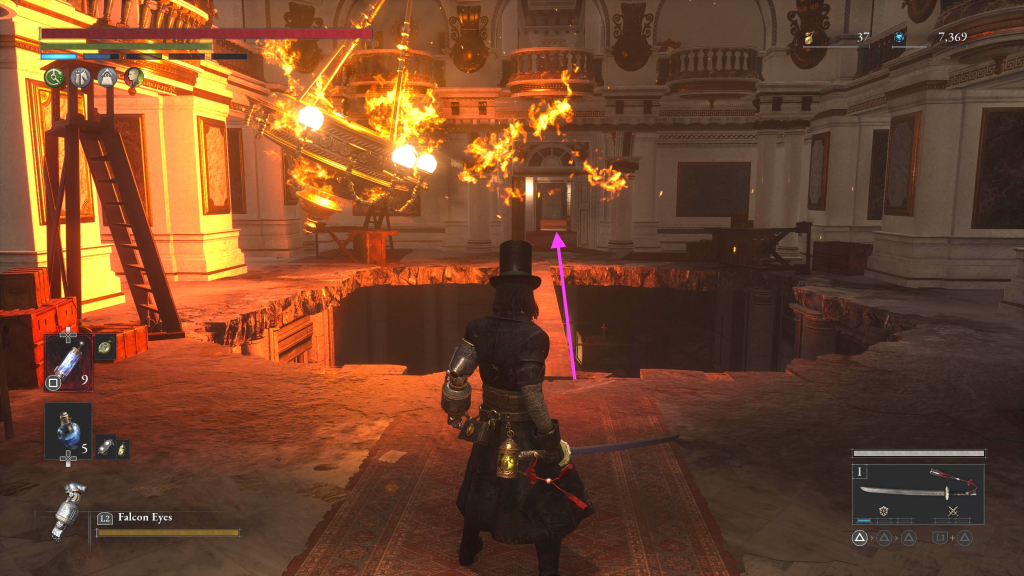
Task: Click the green circular buff status icon
Action: [x=53, y=77]
